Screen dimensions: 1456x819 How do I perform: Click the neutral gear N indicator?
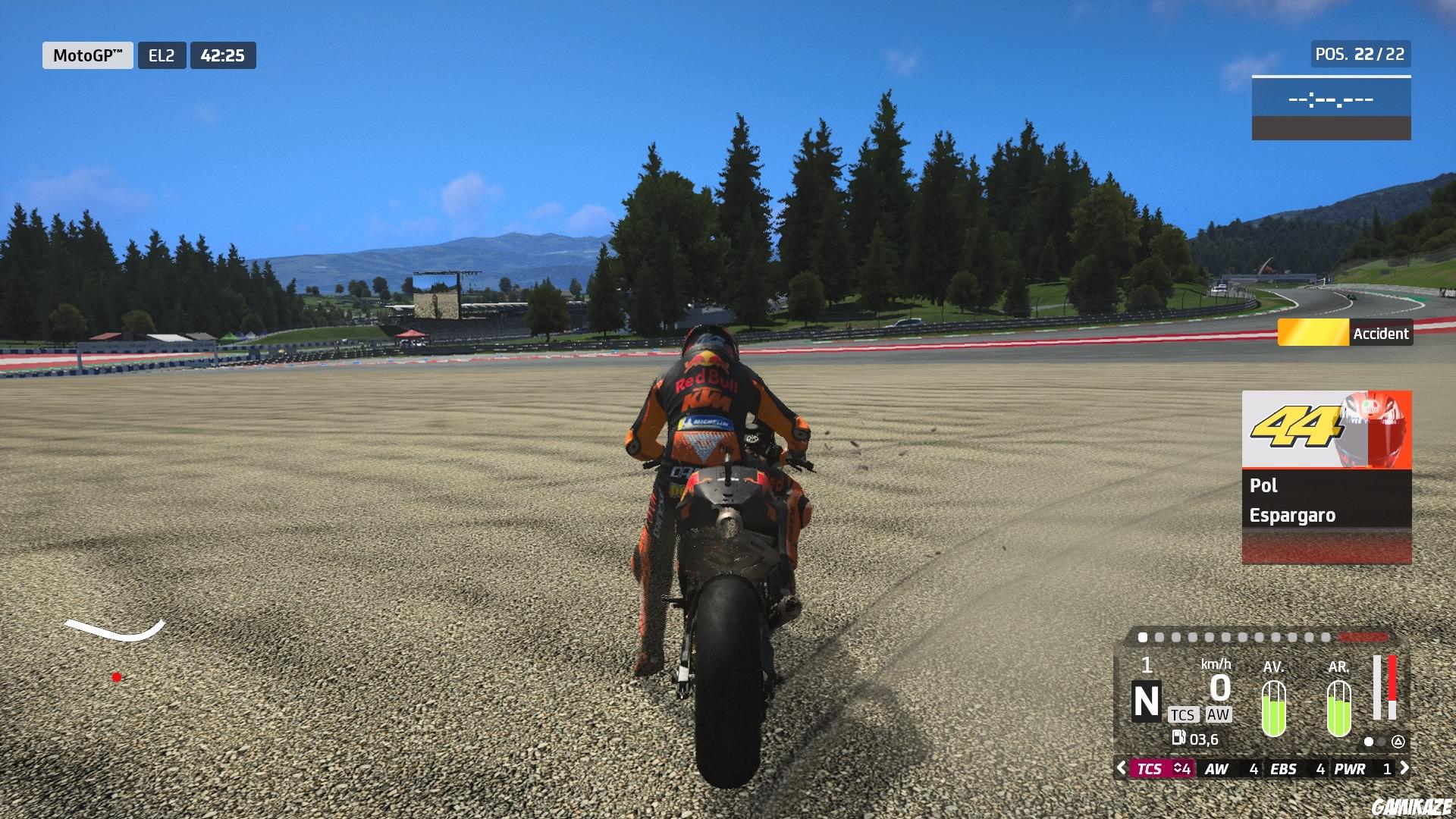pyautogui.click(x=1146, y=701)
